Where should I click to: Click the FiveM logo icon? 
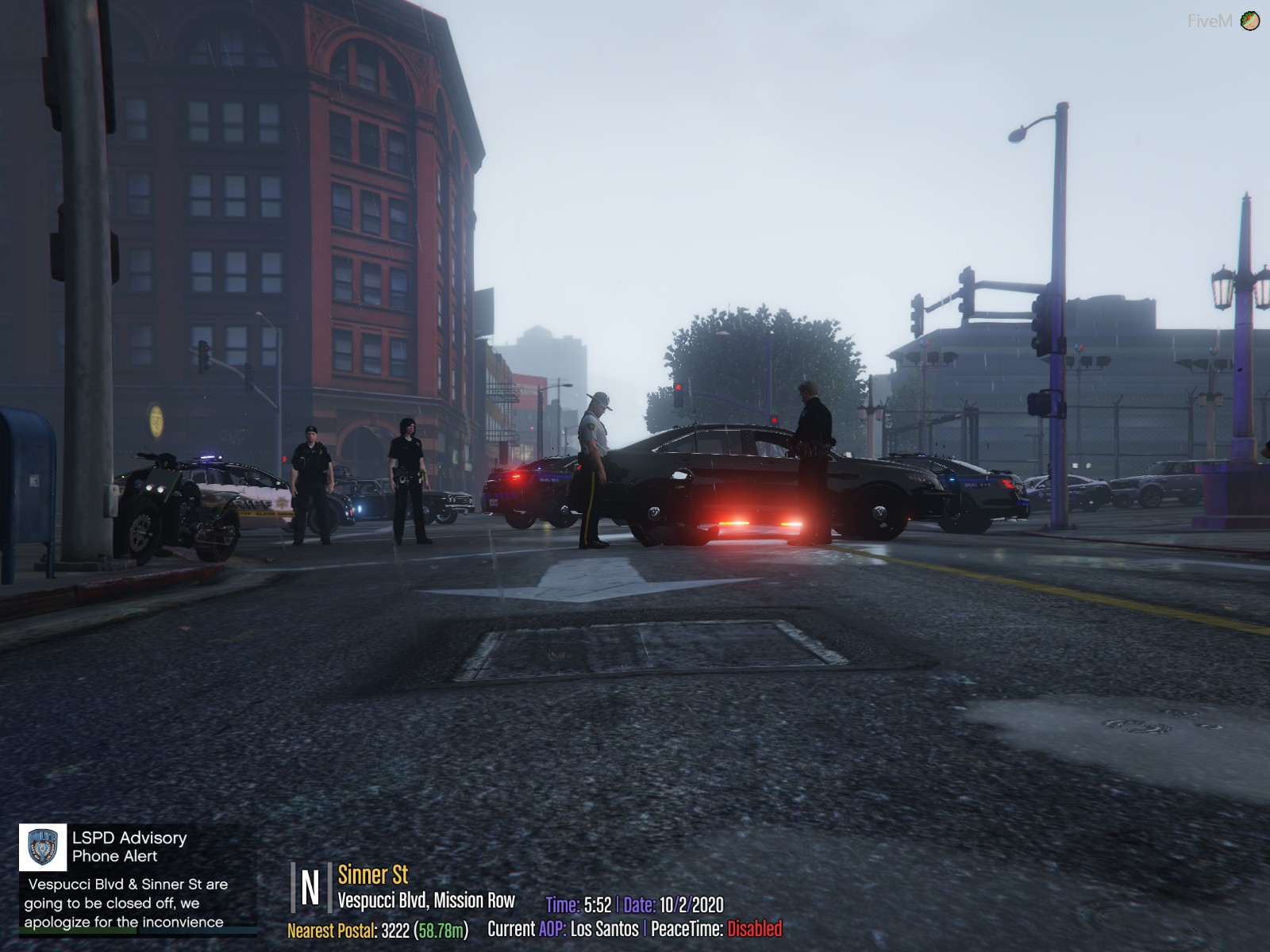coord(1249,21)
